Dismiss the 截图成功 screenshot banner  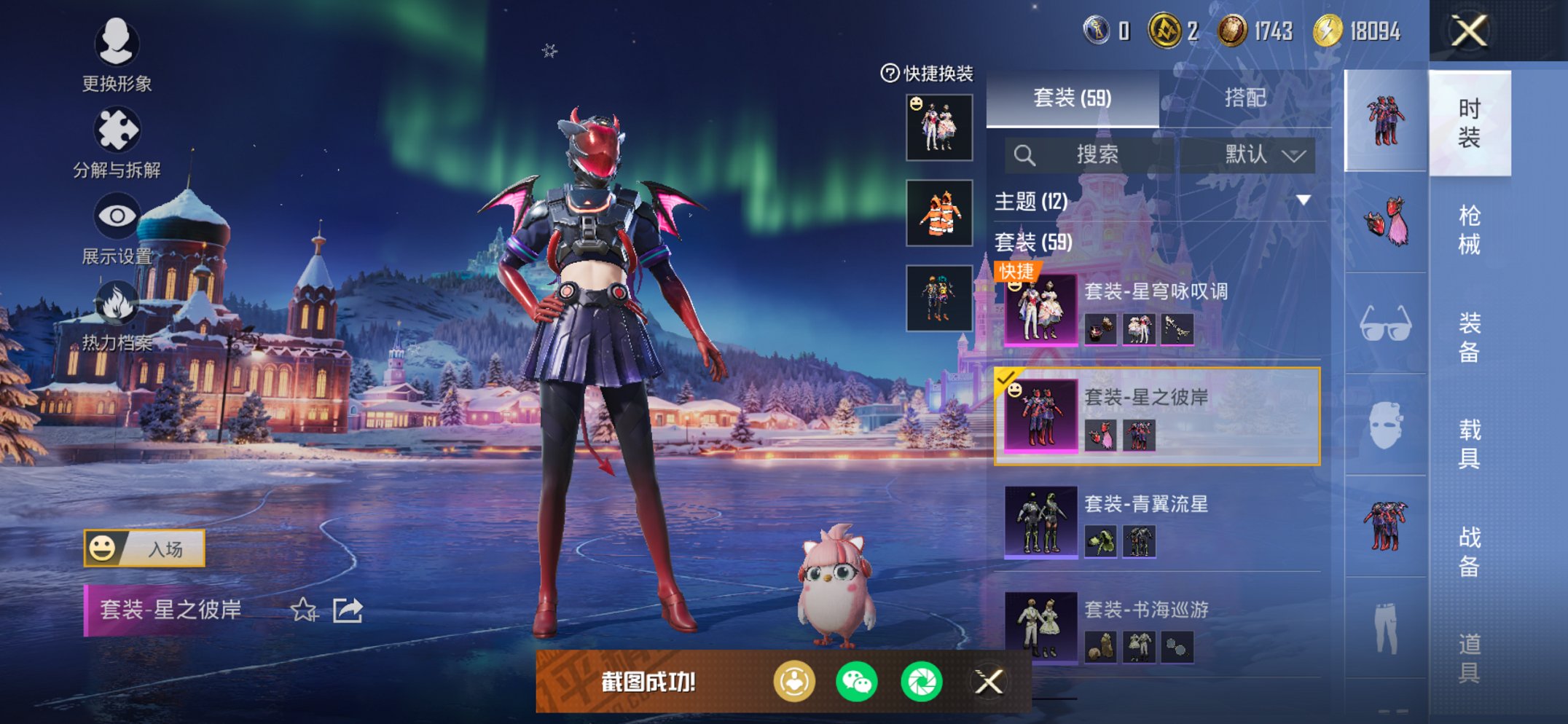[989, 682]
